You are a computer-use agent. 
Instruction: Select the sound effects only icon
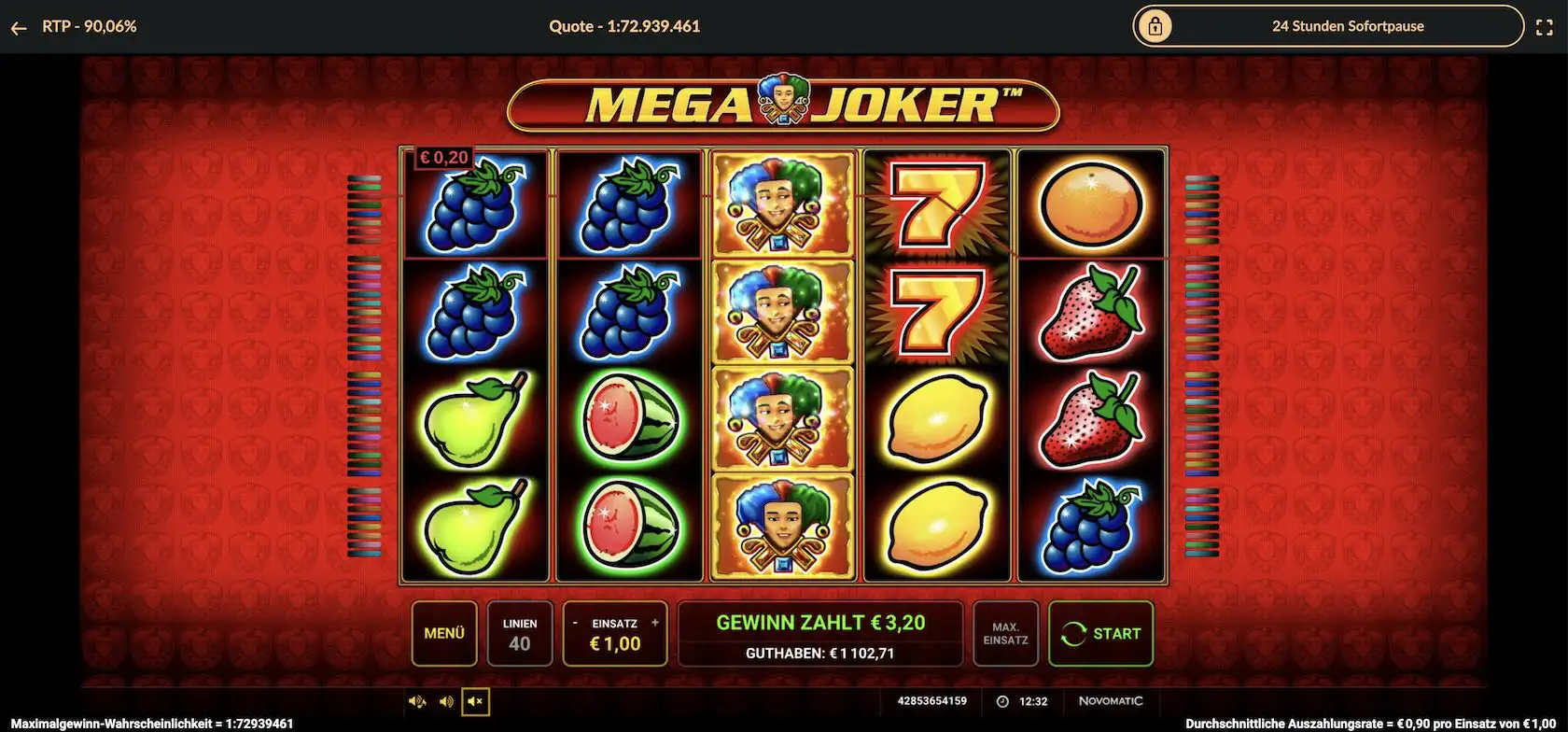[x=445, y=701]
